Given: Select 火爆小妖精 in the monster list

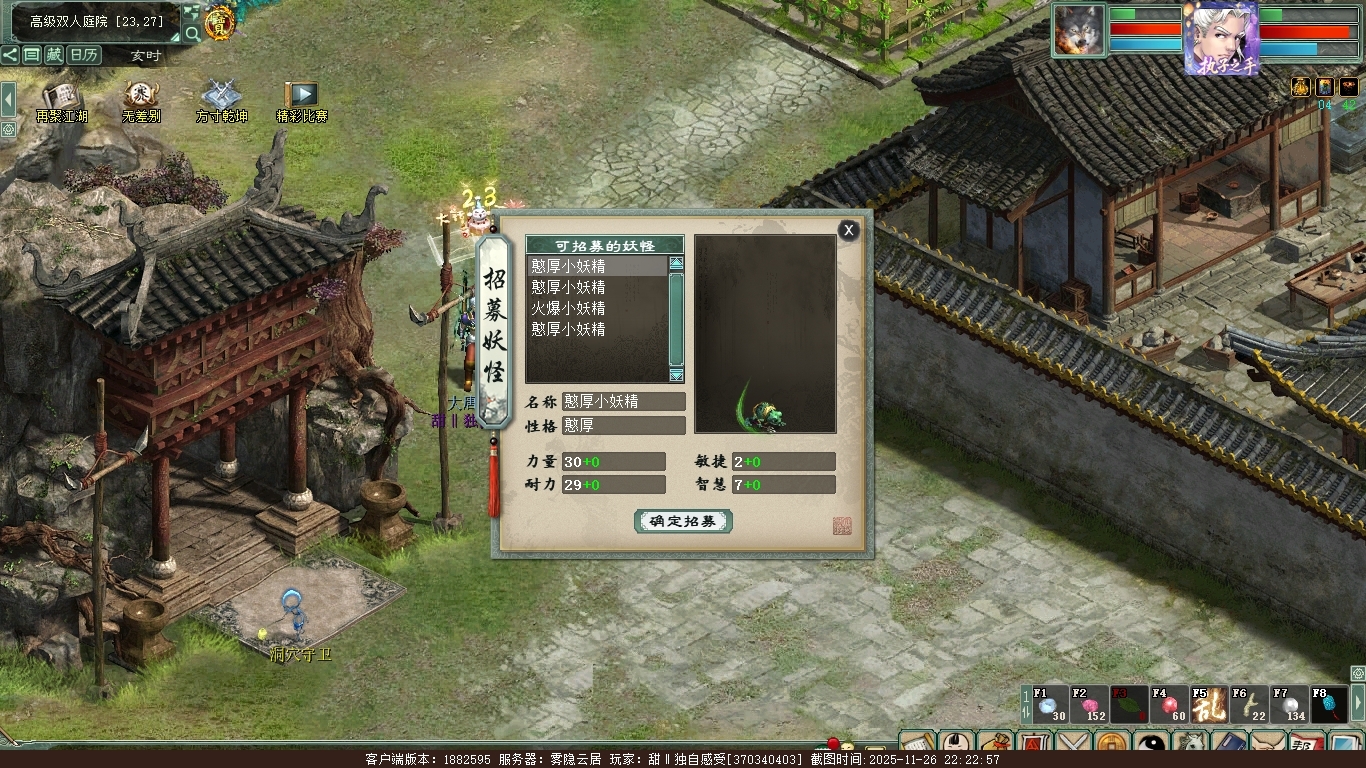Looking at the screenshot, I should click(x=568, y=308).
